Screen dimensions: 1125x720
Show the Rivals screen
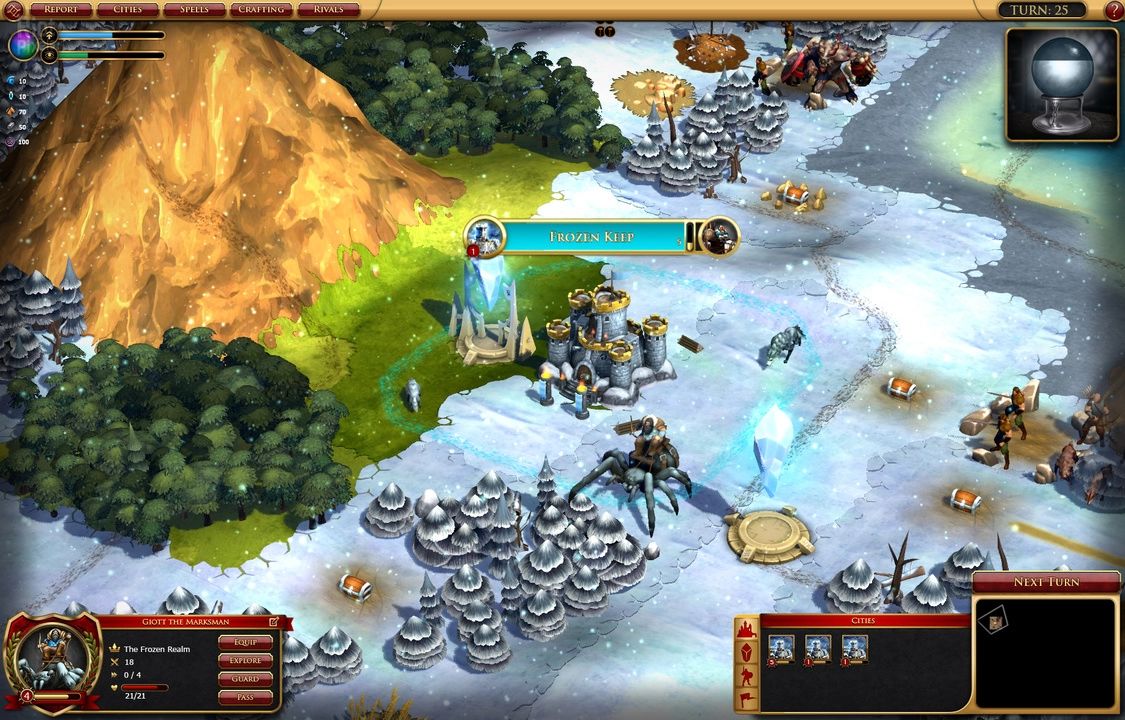(x=329, y=10)
